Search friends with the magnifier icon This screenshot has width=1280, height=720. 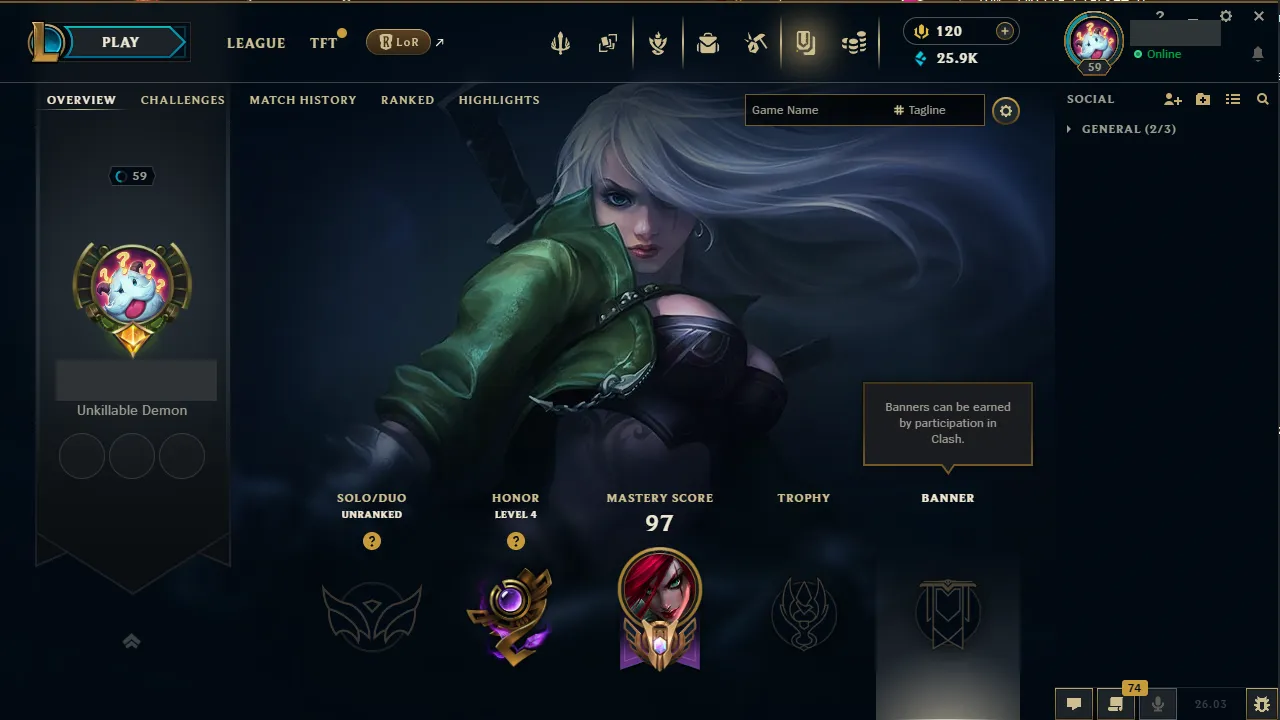point(1262,99)
